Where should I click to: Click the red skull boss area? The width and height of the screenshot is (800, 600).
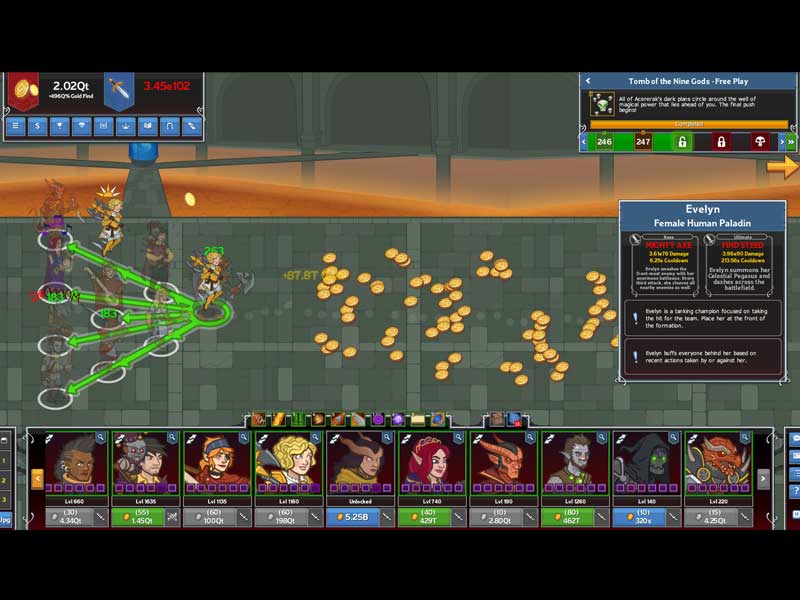pyautogui.click(x=760, y=142)
